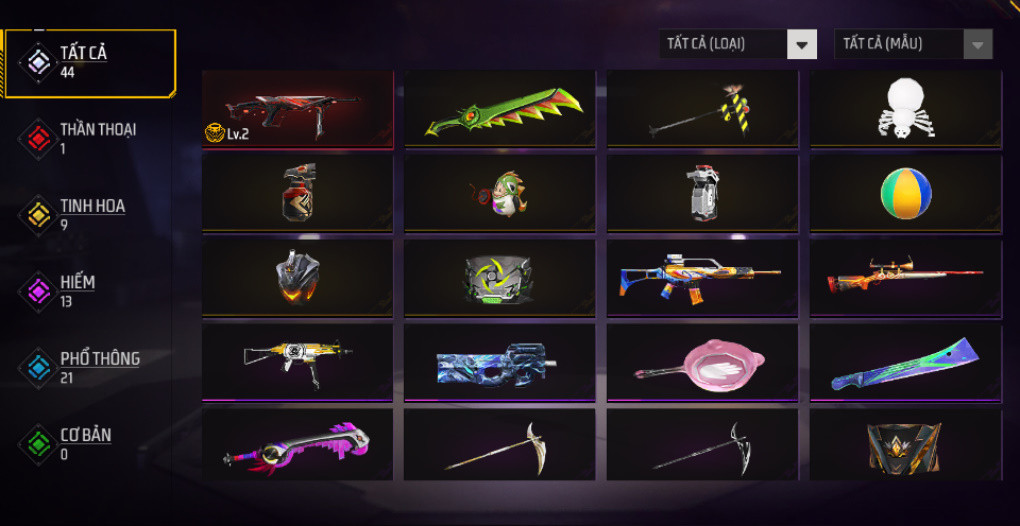Choose the pink frying pan skin
The height and width of the screenshot is (526, 1020).
pyautogui.click(x=702, y=362)
